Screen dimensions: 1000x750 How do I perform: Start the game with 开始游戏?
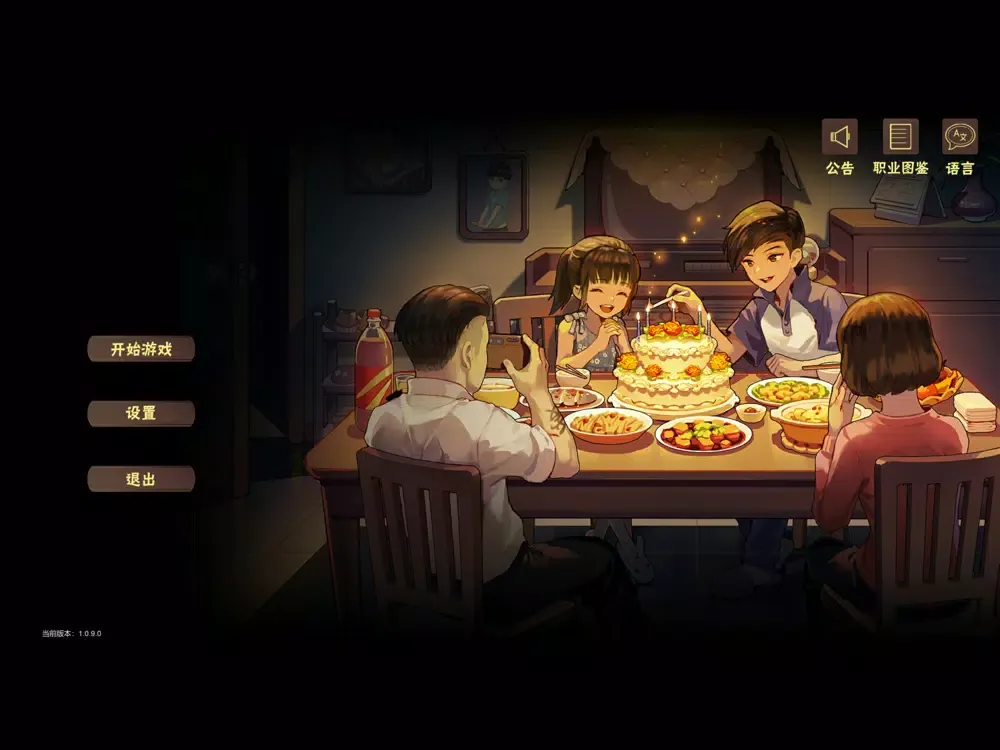tap(141, 349)
